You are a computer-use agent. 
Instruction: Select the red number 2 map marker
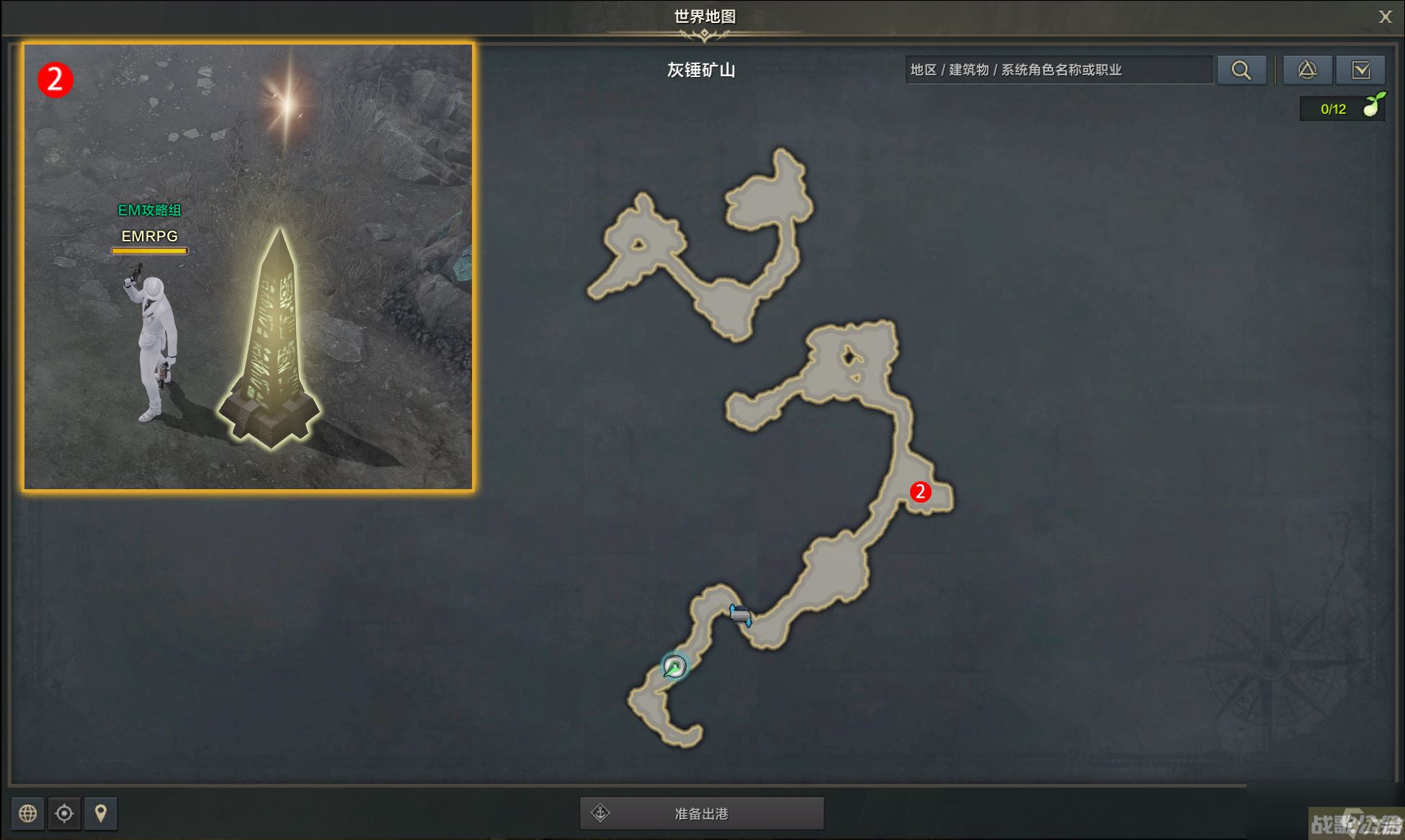(x=920, y=492)
